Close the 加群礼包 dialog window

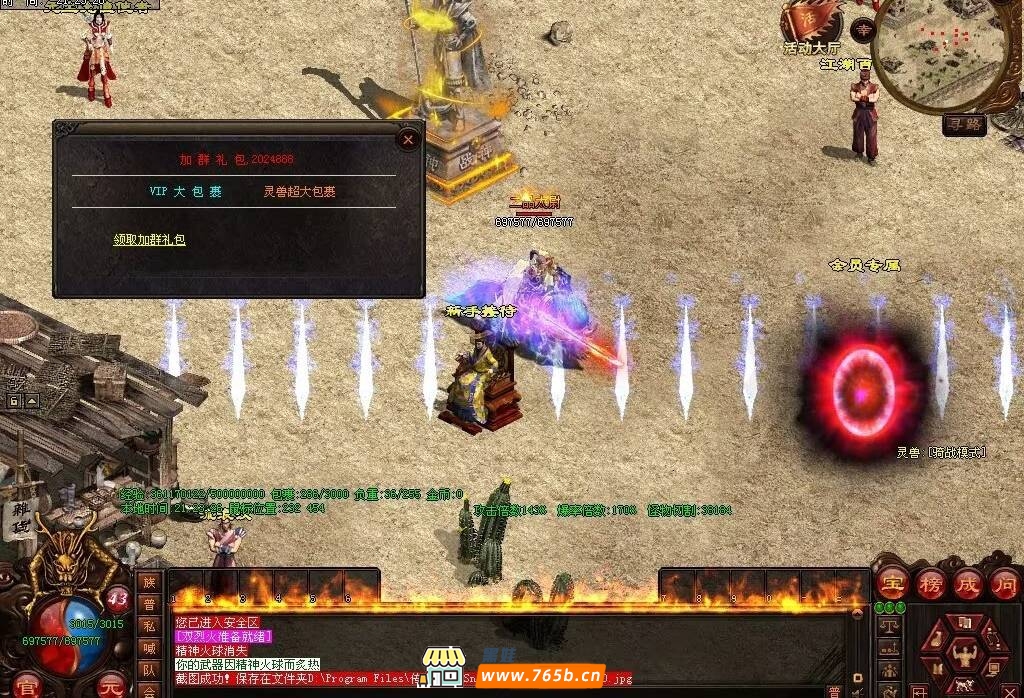coord(407,140)
